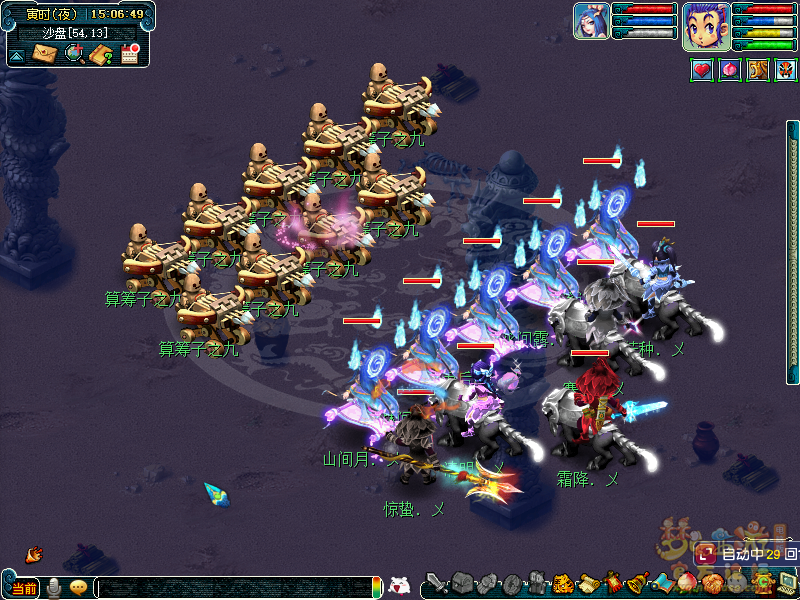This screenshot has height=600, width=800.
Task: Click the pink peach status icon
Action: coord(730,70)
